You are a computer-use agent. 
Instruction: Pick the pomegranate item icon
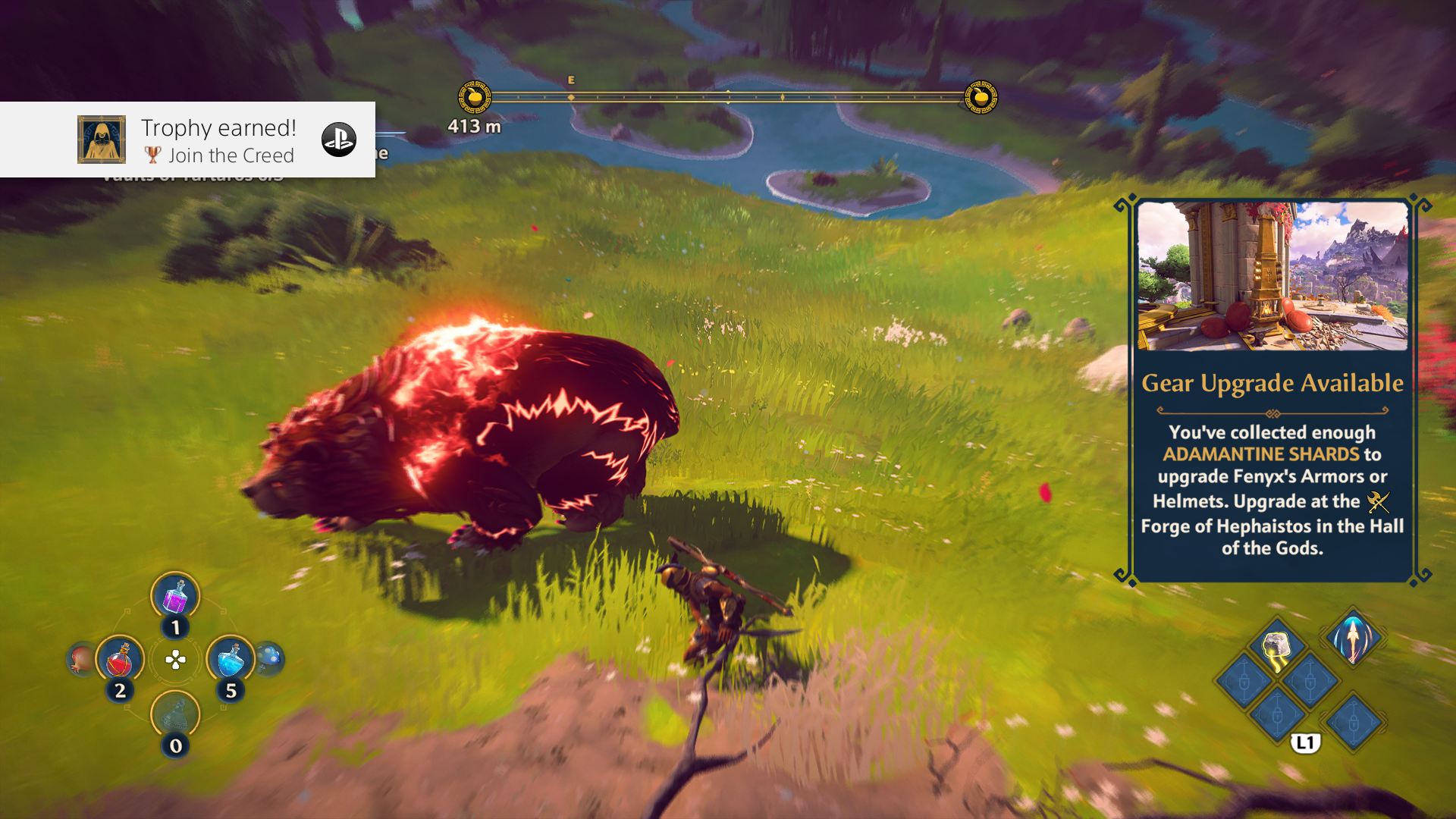(x=81, y=660)
